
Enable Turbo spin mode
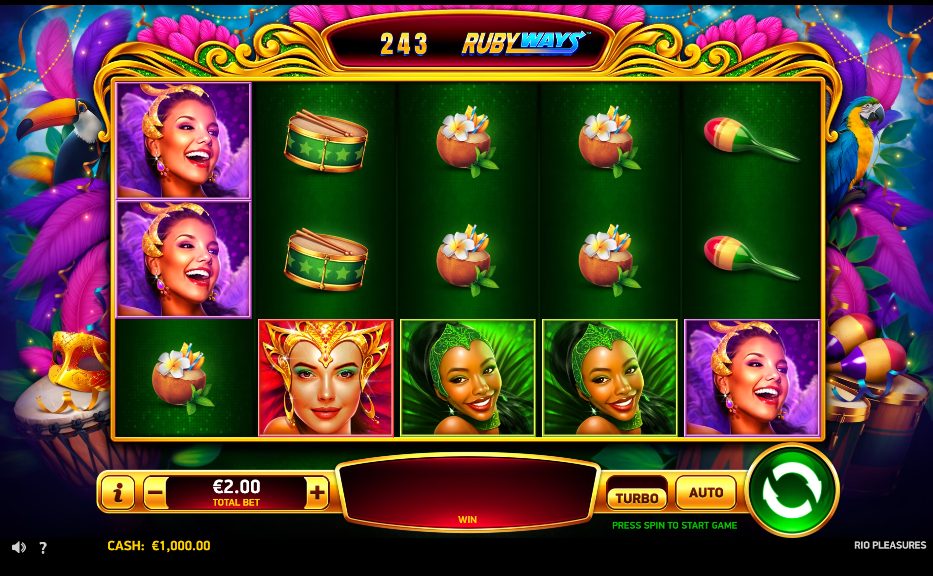pyautogui.click(x=636, y=497)
